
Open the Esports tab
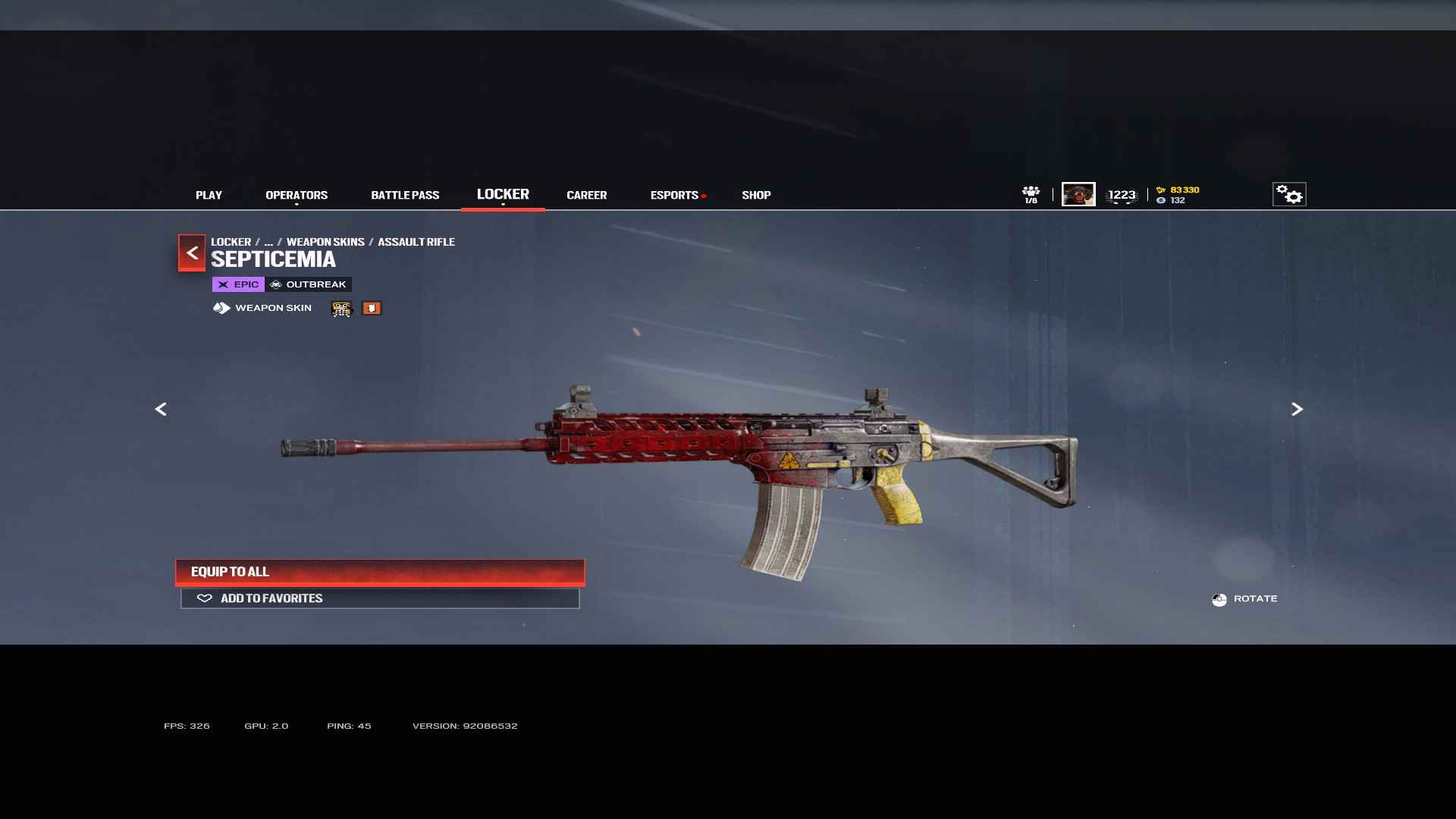pos(674,195)
